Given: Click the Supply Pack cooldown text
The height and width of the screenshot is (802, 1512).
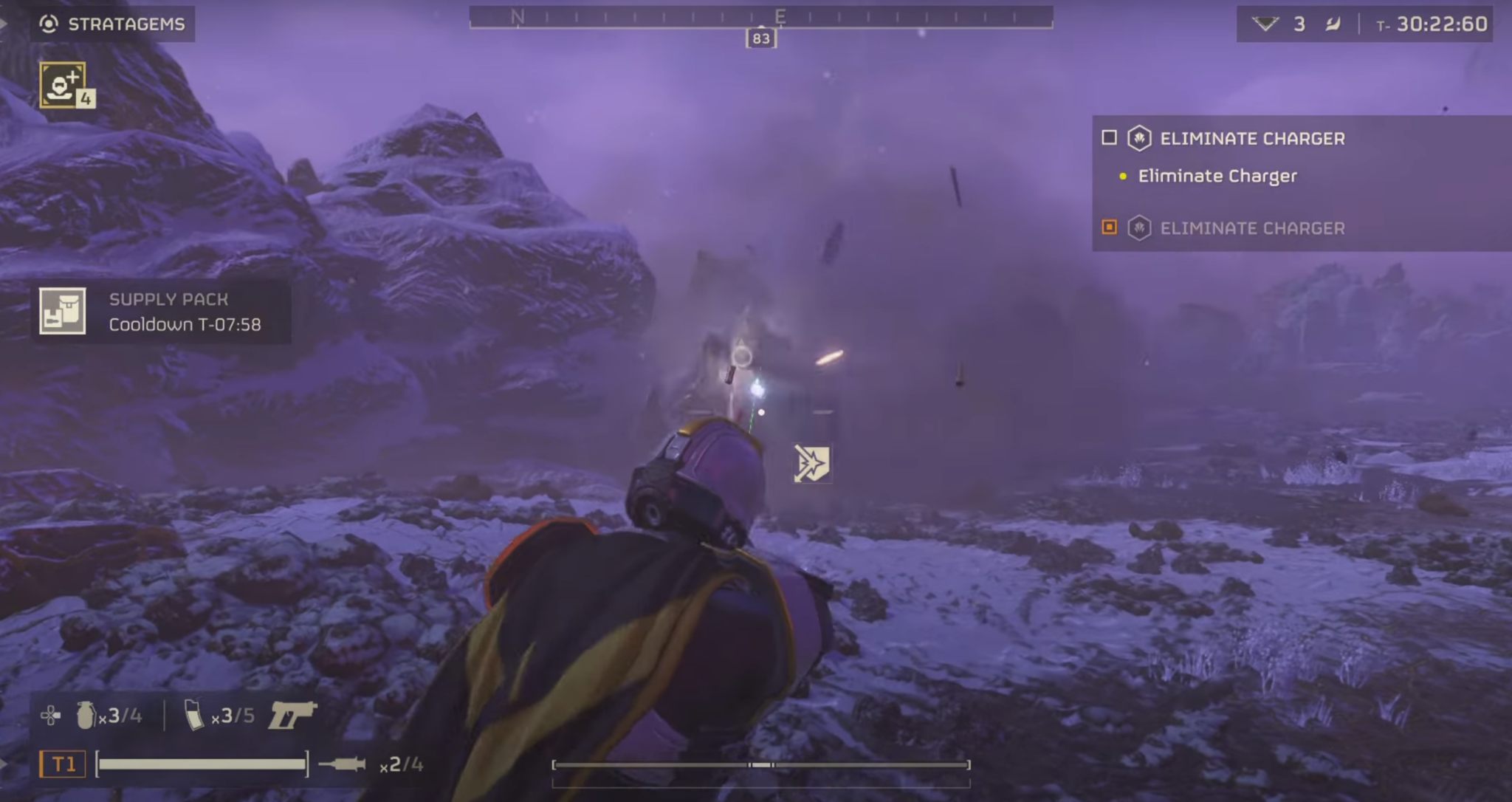Looking at the screenshot, I should point(188,323).
